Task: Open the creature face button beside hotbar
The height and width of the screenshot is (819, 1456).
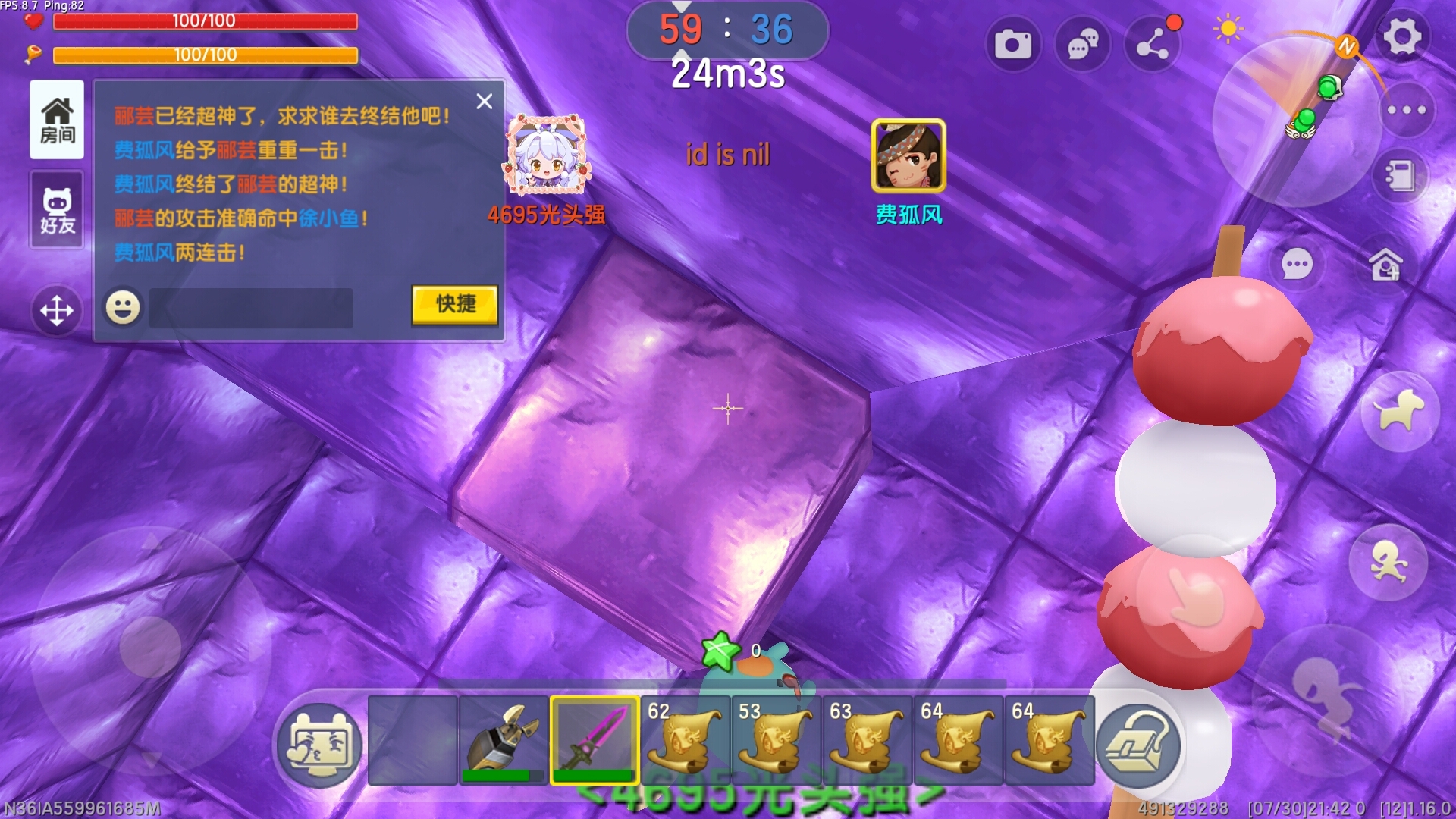Action: 319,745
